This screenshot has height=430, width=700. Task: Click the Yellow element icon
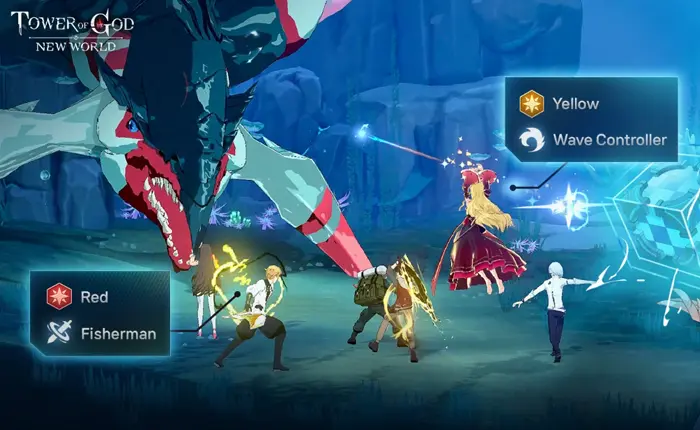pyautogui.click(x=531, y=103)
